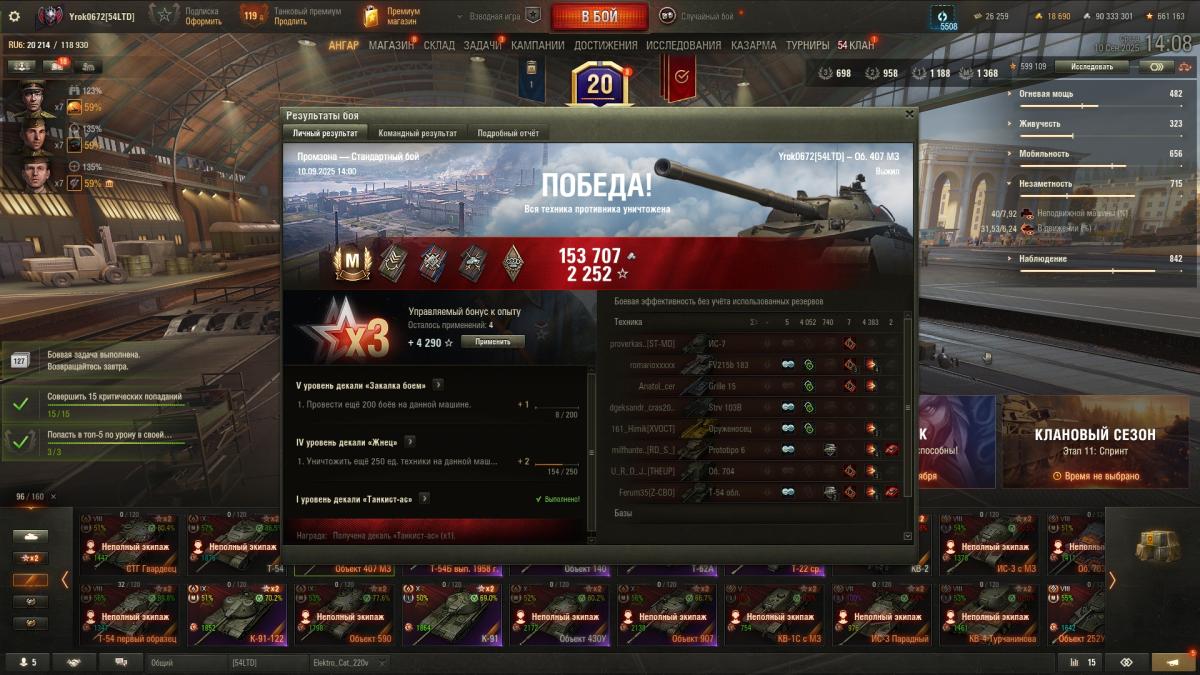This screenshot has width=1200, height=675.
Task: Switch to Командный результат tab
Action: (x=417, y=133)
